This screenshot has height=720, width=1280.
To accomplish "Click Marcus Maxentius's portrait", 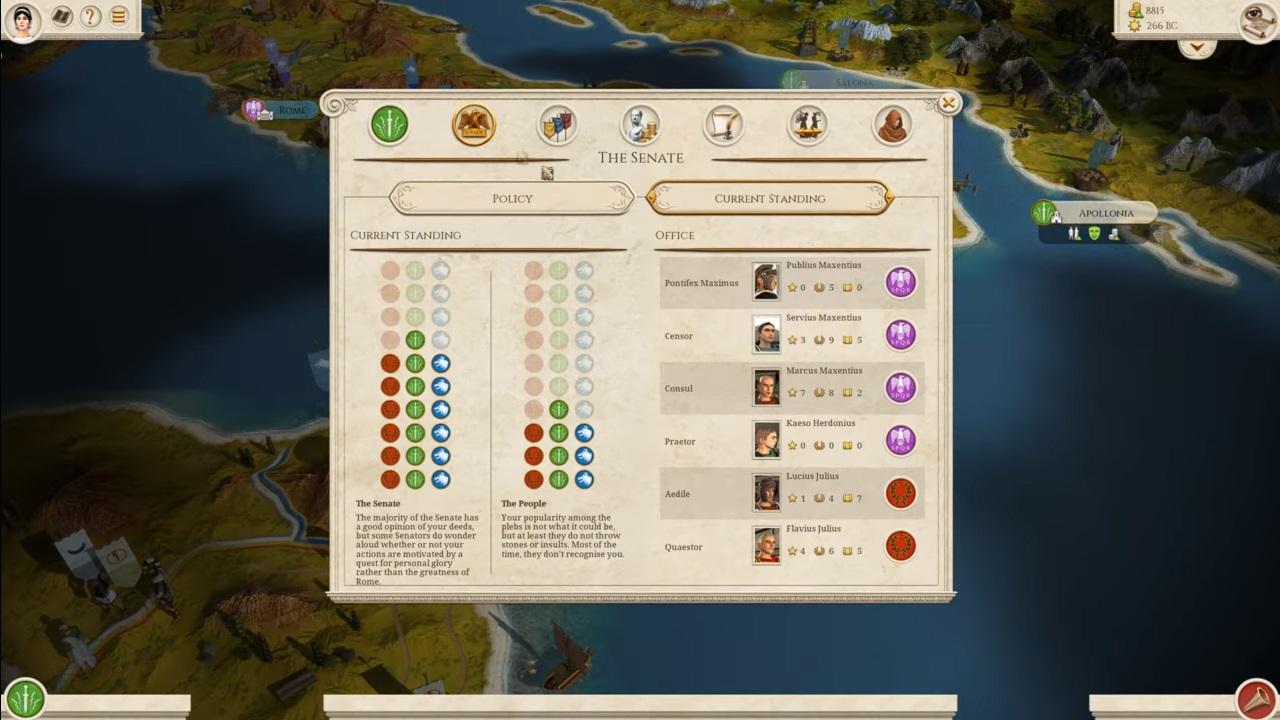I will click(x=766, y=387).
